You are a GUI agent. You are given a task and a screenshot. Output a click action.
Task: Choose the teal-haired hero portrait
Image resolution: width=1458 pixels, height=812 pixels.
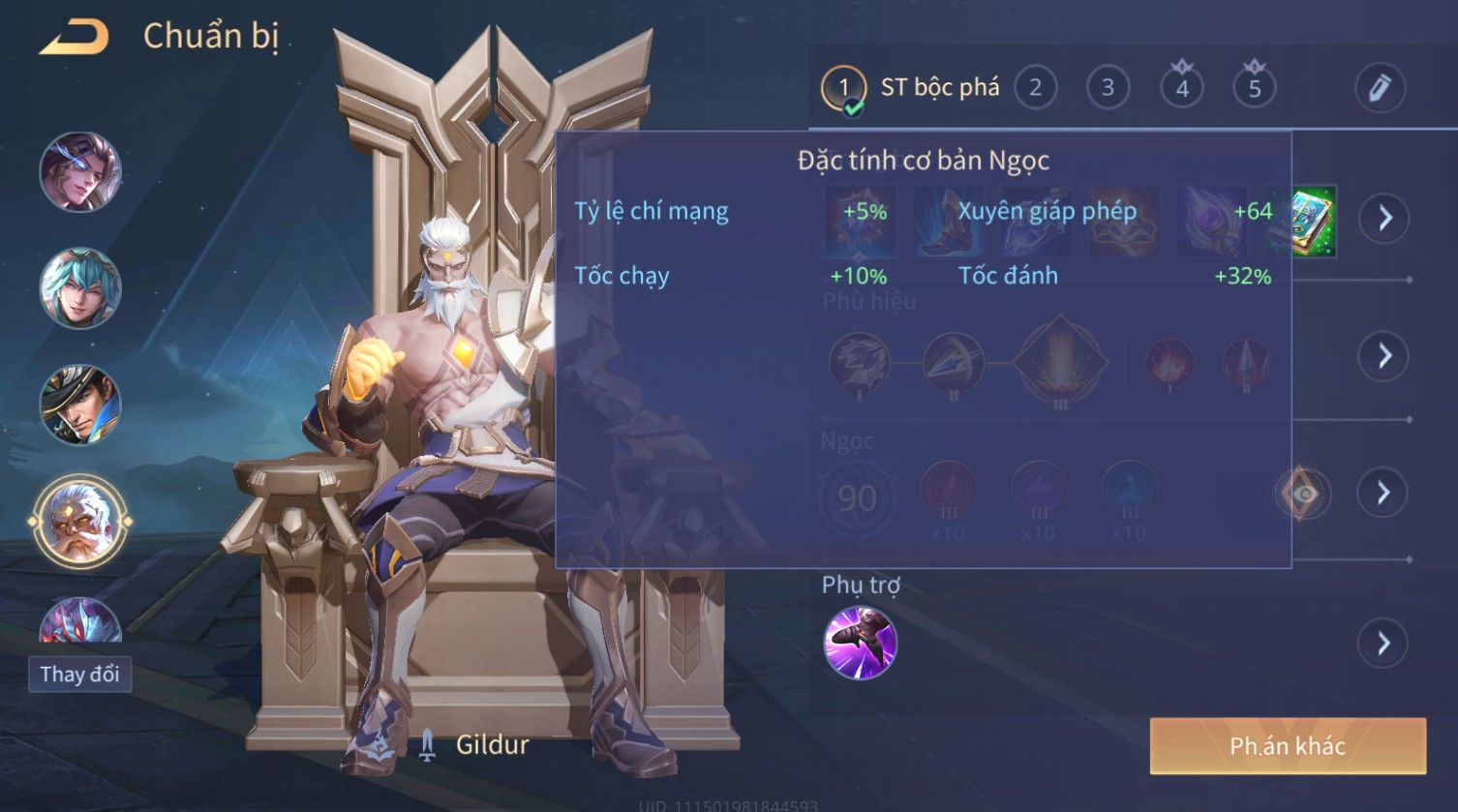pos(80,288)
